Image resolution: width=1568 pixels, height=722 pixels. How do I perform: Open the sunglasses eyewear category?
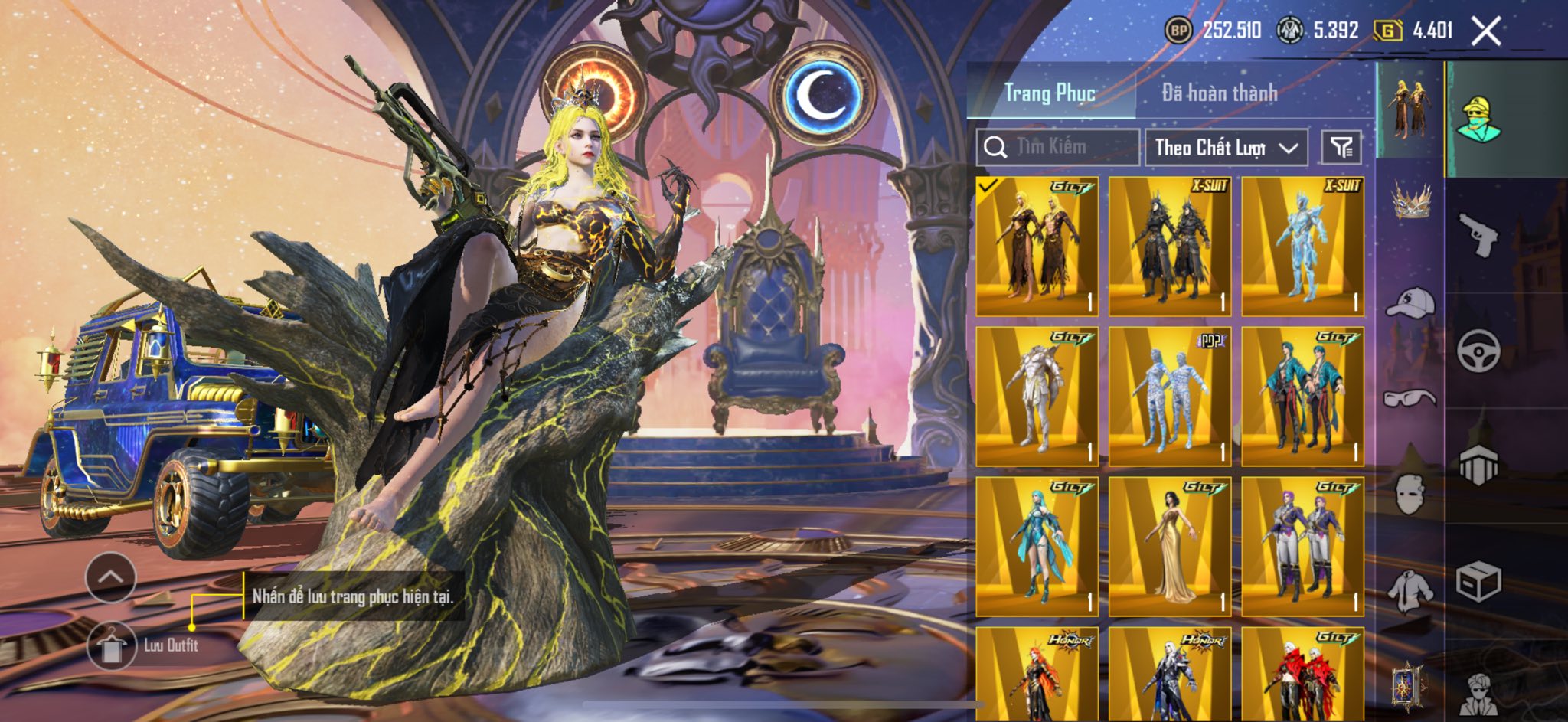[1410, 398]
